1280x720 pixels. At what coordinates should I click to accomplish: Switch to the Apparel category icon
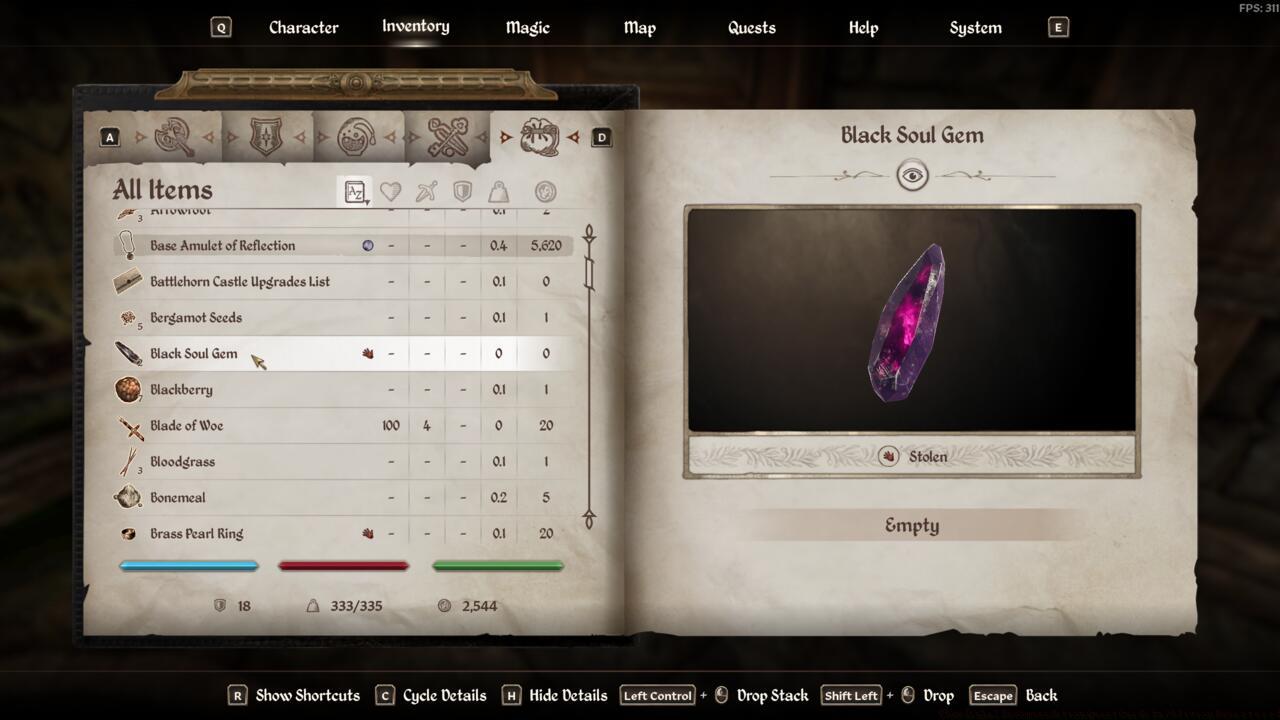[265, 135]
